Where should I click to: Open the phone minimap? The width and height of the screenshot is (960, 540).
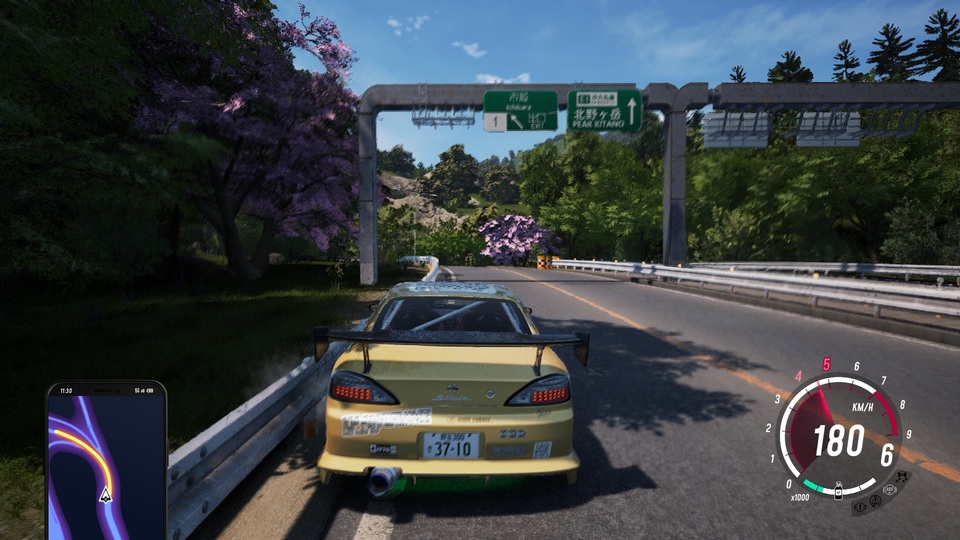point(106,460)
